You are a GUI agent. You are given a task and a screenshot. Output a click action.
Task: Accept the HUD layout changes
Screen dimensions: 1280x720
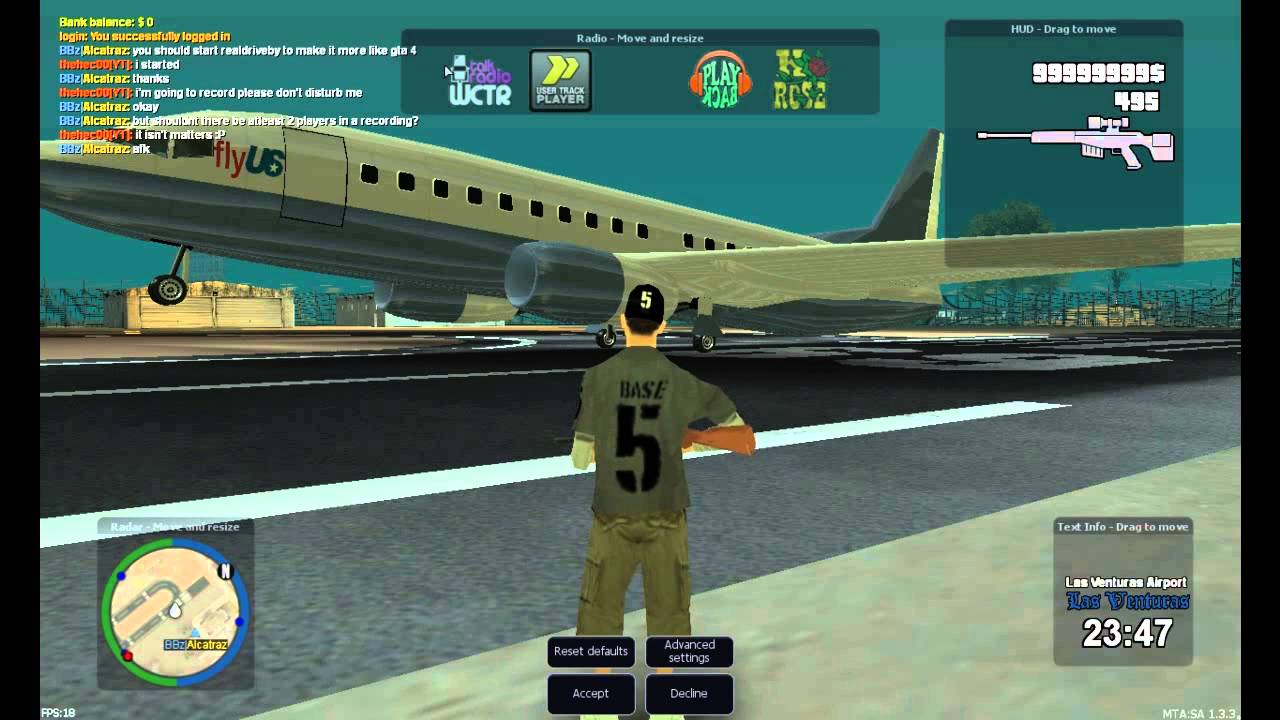[x=590, y=693]
